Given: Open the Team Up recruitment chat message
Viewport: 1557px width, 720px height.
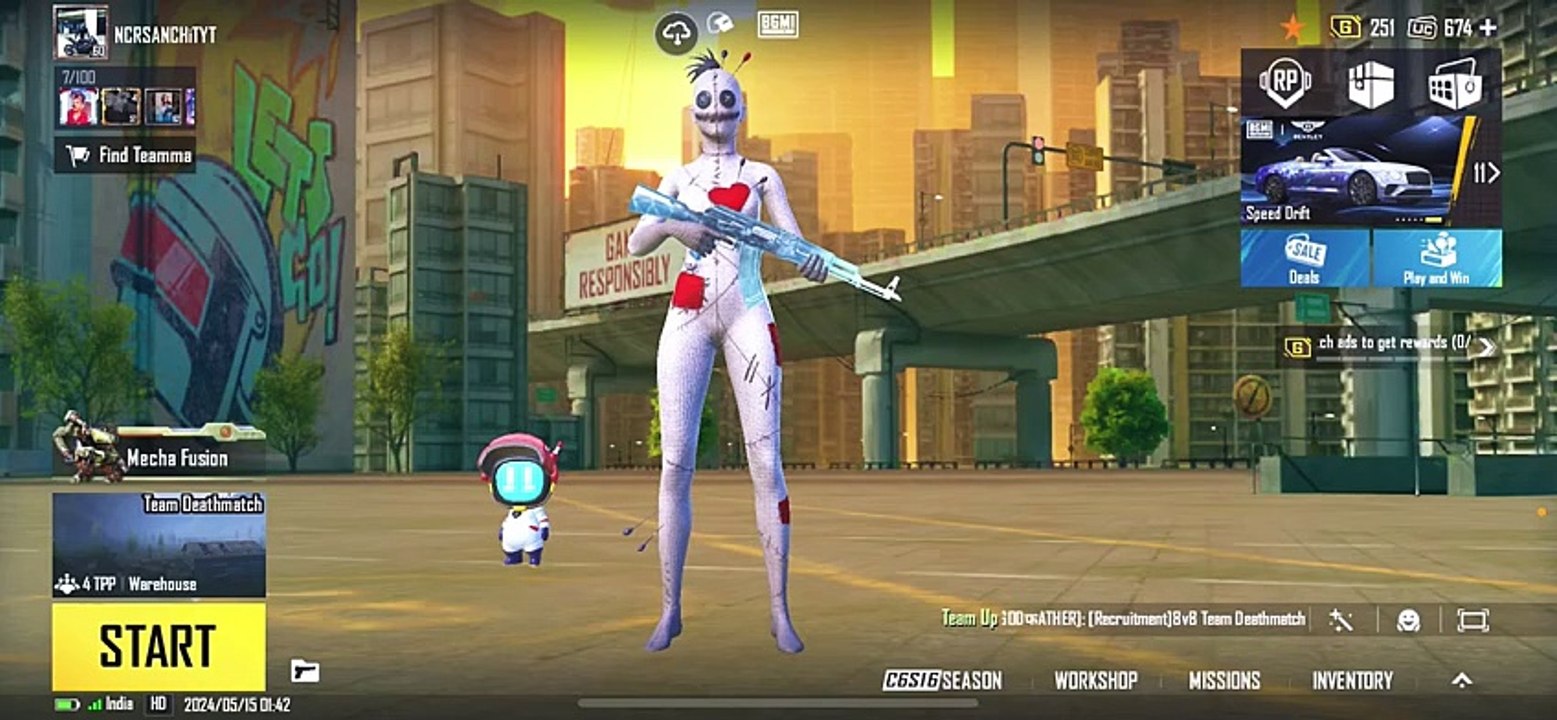Looking at the screenshot, I should tap(1125, 619).
